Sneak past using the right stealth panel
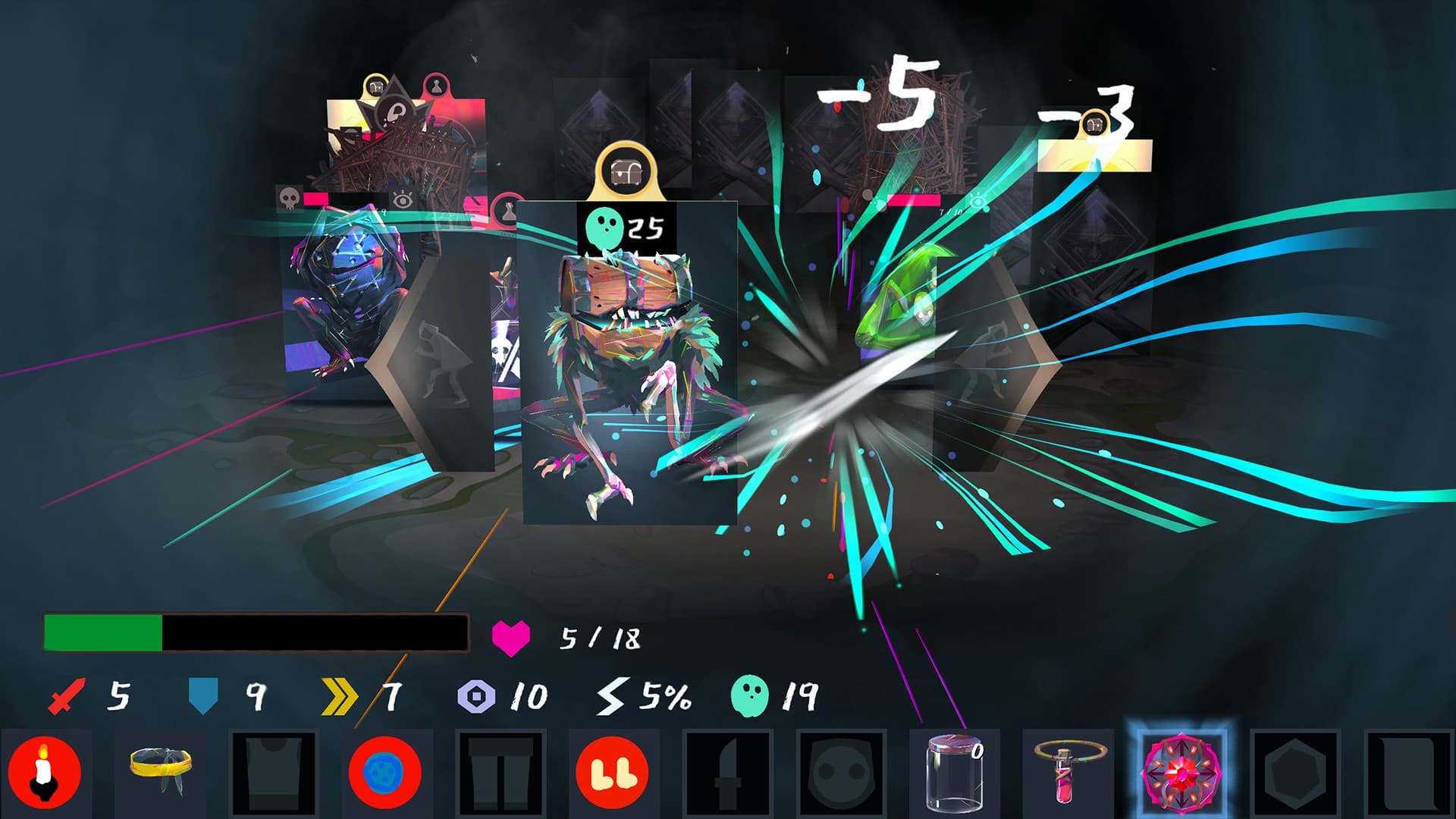The height and width of the screenshot is (819, 1456). click(x=1001, y=364)
